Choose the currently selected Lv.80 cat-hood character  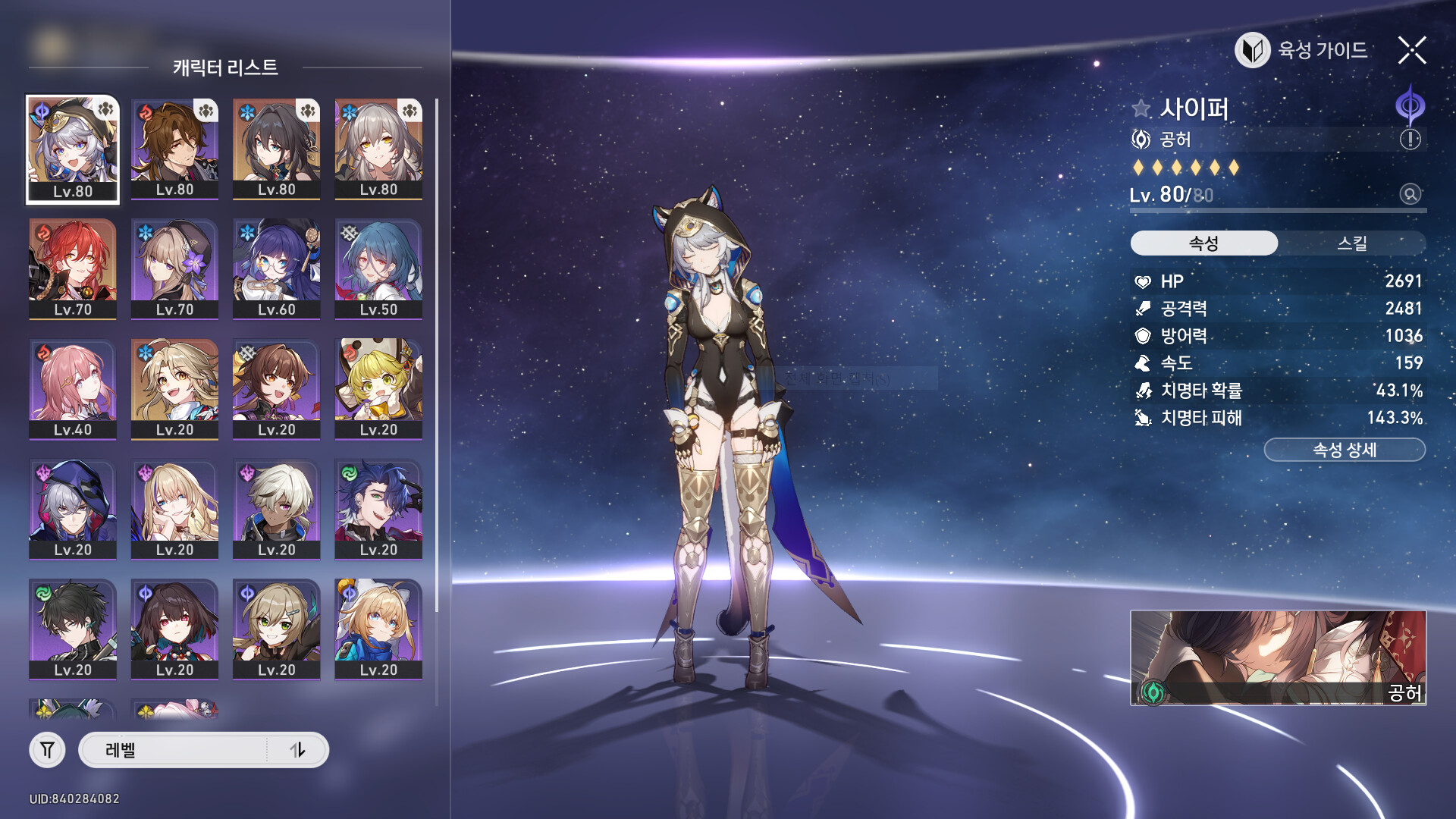(x=73, y=149)
